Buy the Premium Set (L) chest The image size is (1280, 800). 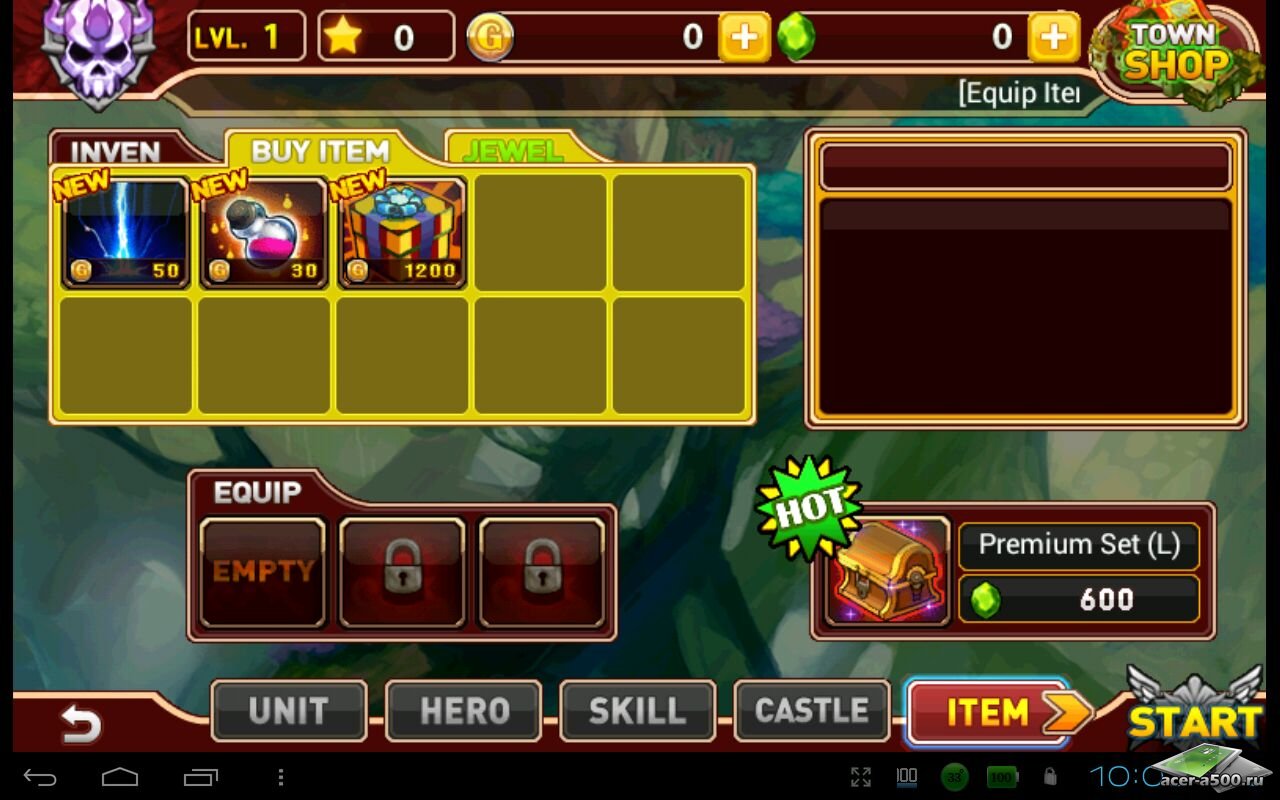pyautogui.click(x=1014, y=572)
